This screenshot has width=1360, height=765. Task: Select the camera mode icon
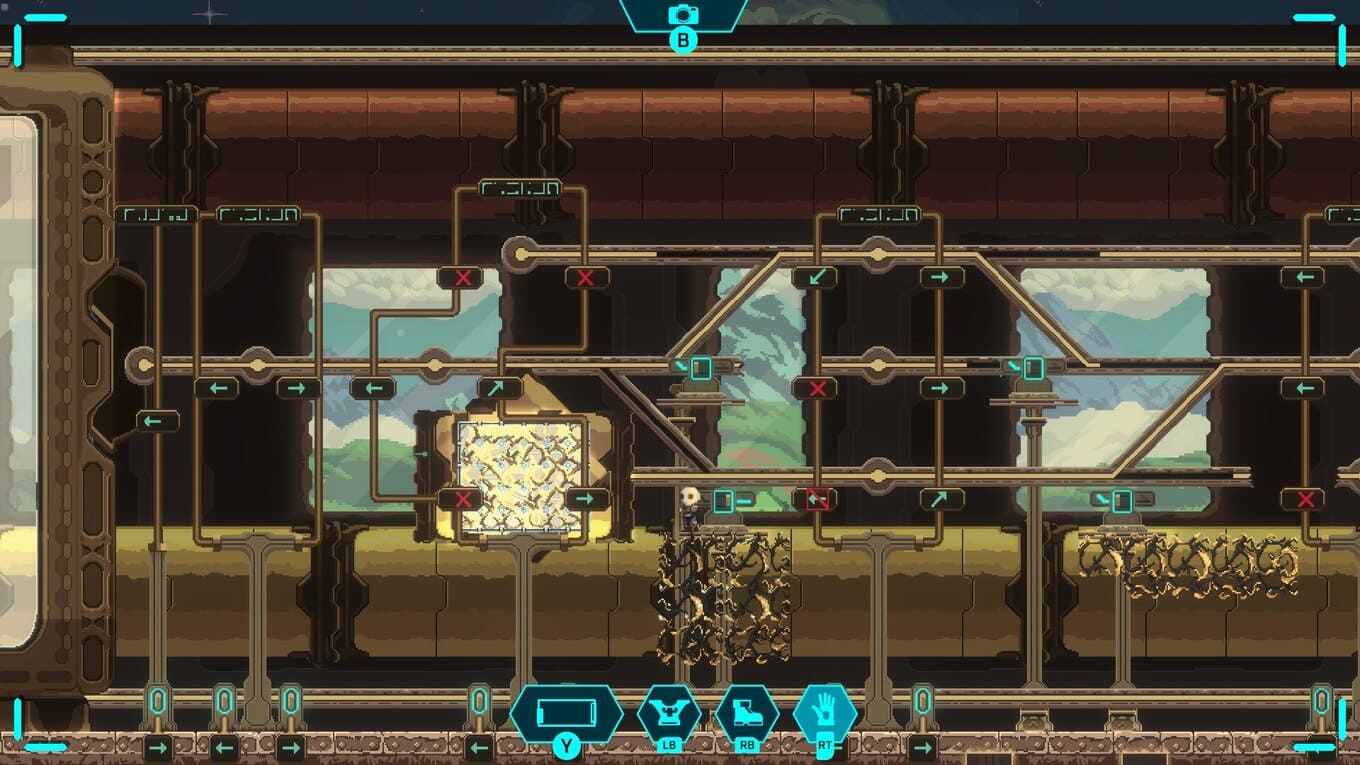tap(683, 14)
